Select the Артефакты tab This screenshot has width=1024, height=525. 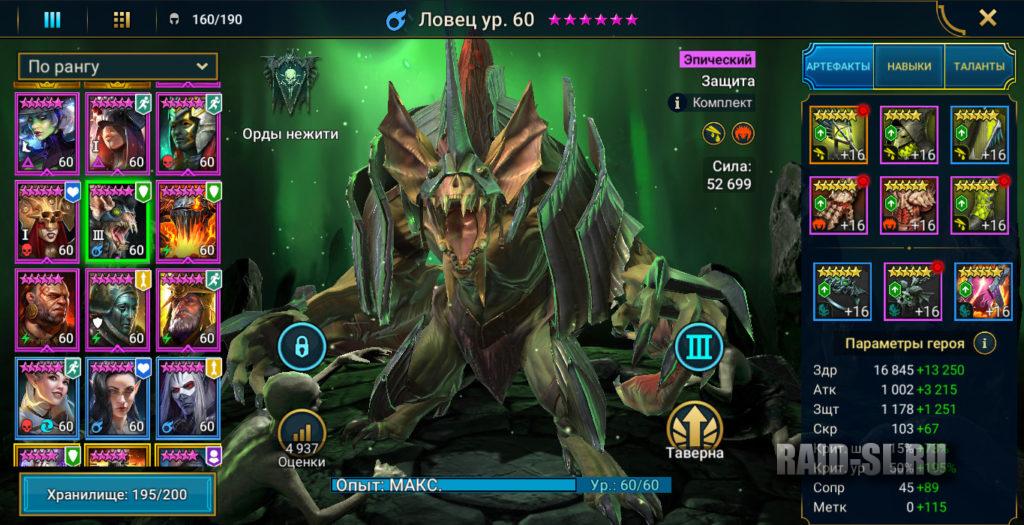[838, 67]
